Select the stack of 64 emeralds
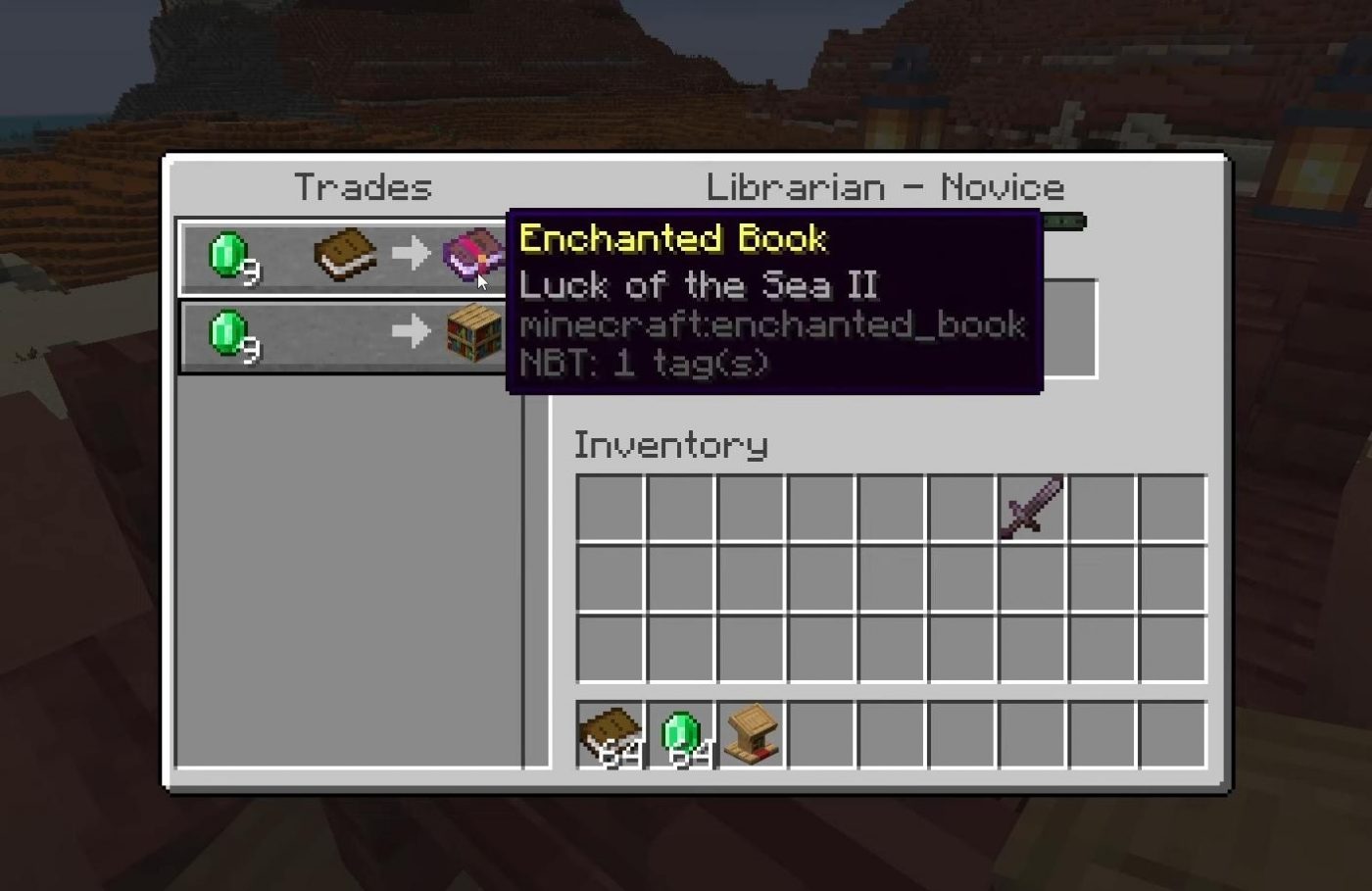The image size is (1372, 891). pyautogui.click(x=684, y=735)
